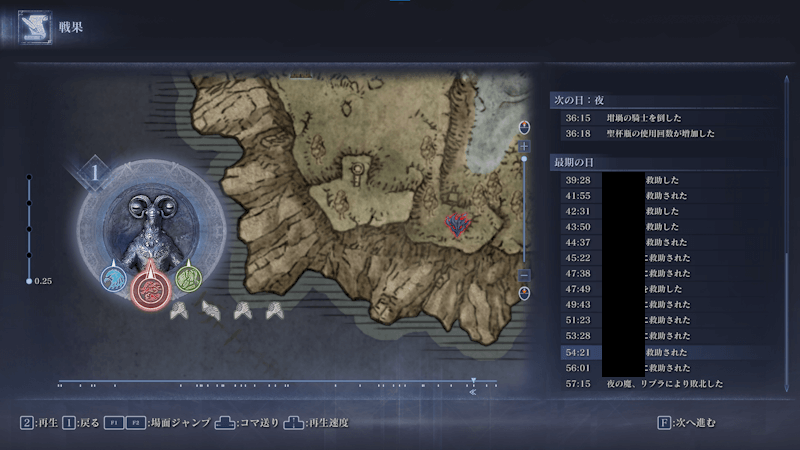Click the map zoom slider track

coord(524,210)
